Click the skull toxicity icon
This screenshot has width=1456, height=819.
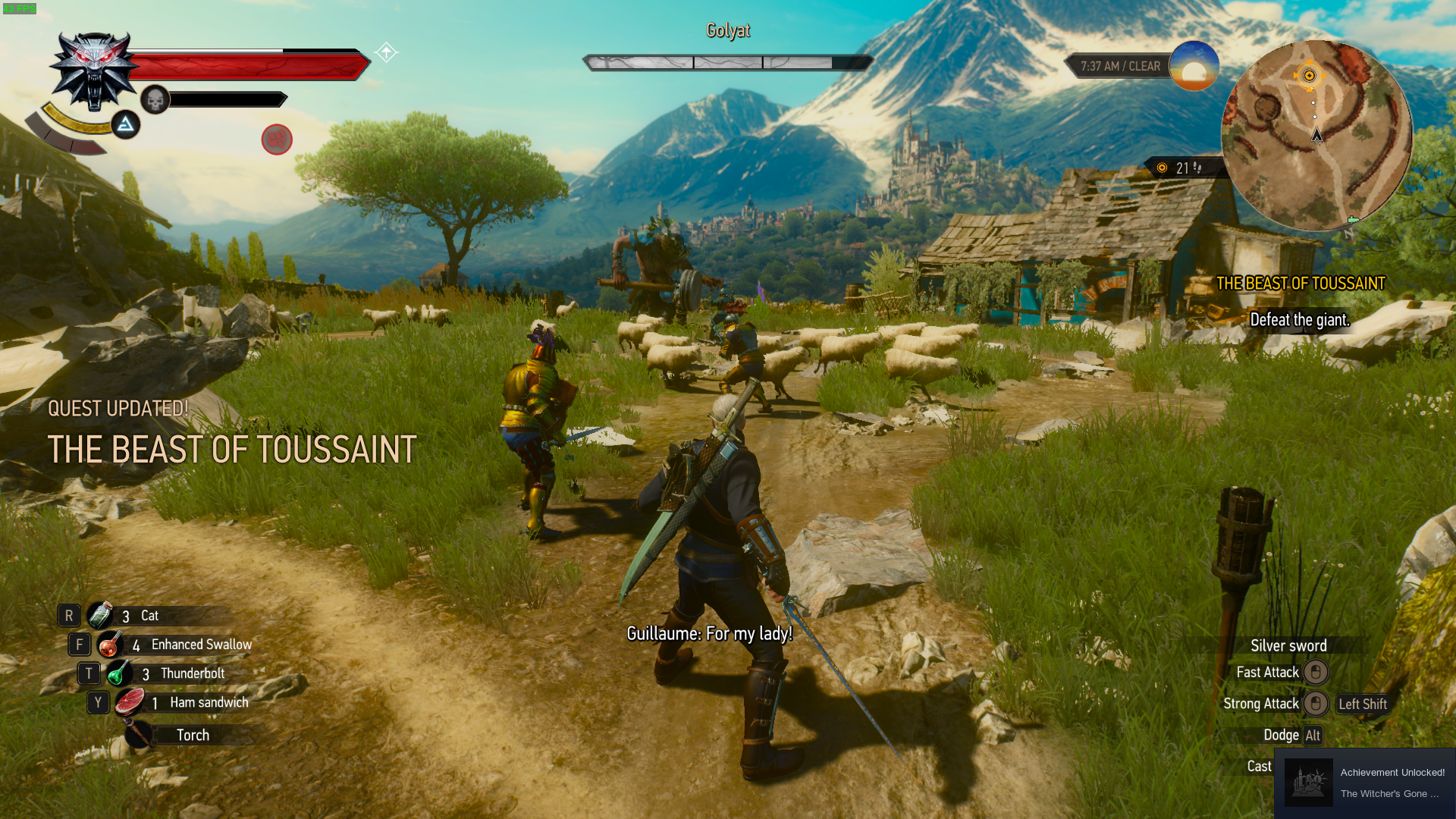(x=155, y=99)
